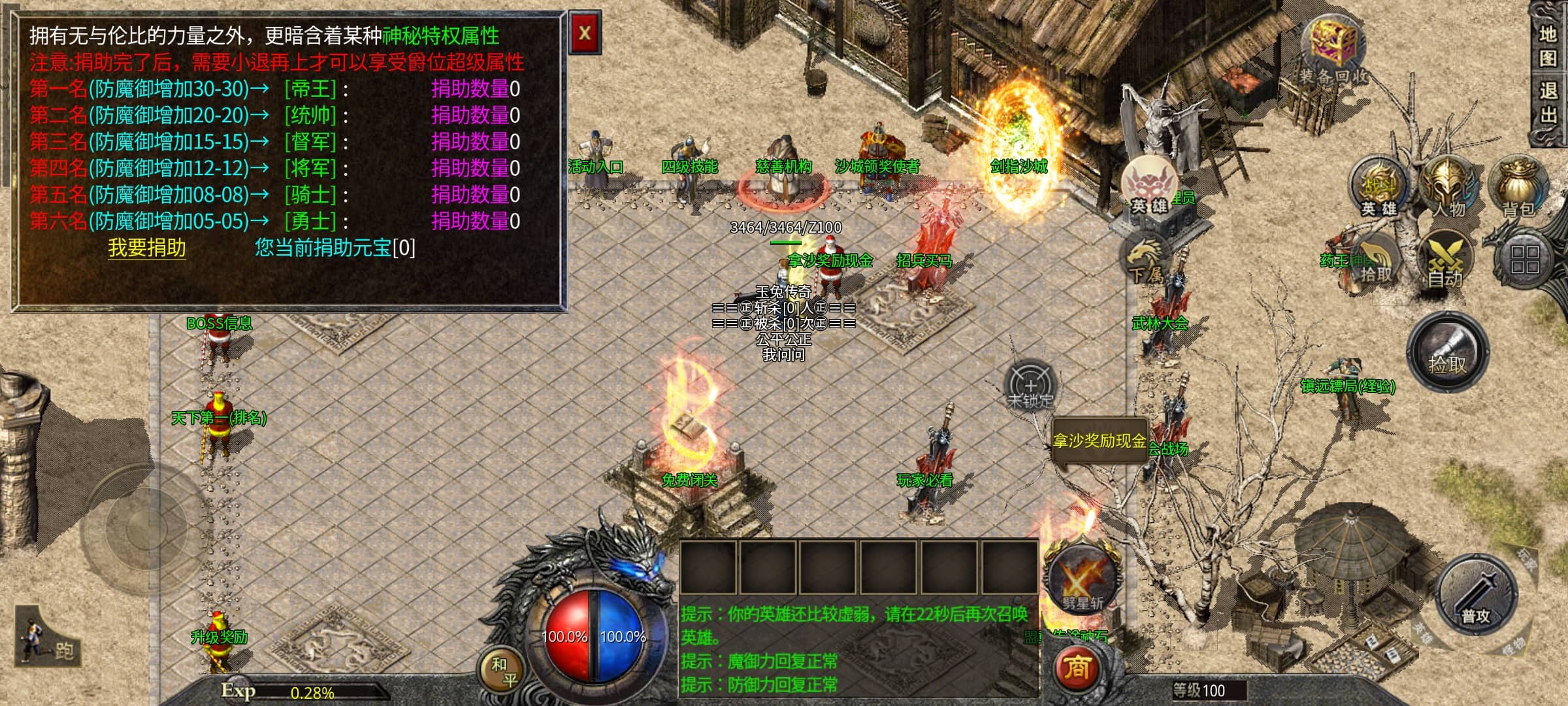1568x706 pixels.
Task: Open the 地图 map button
Action: (1548, 46)
